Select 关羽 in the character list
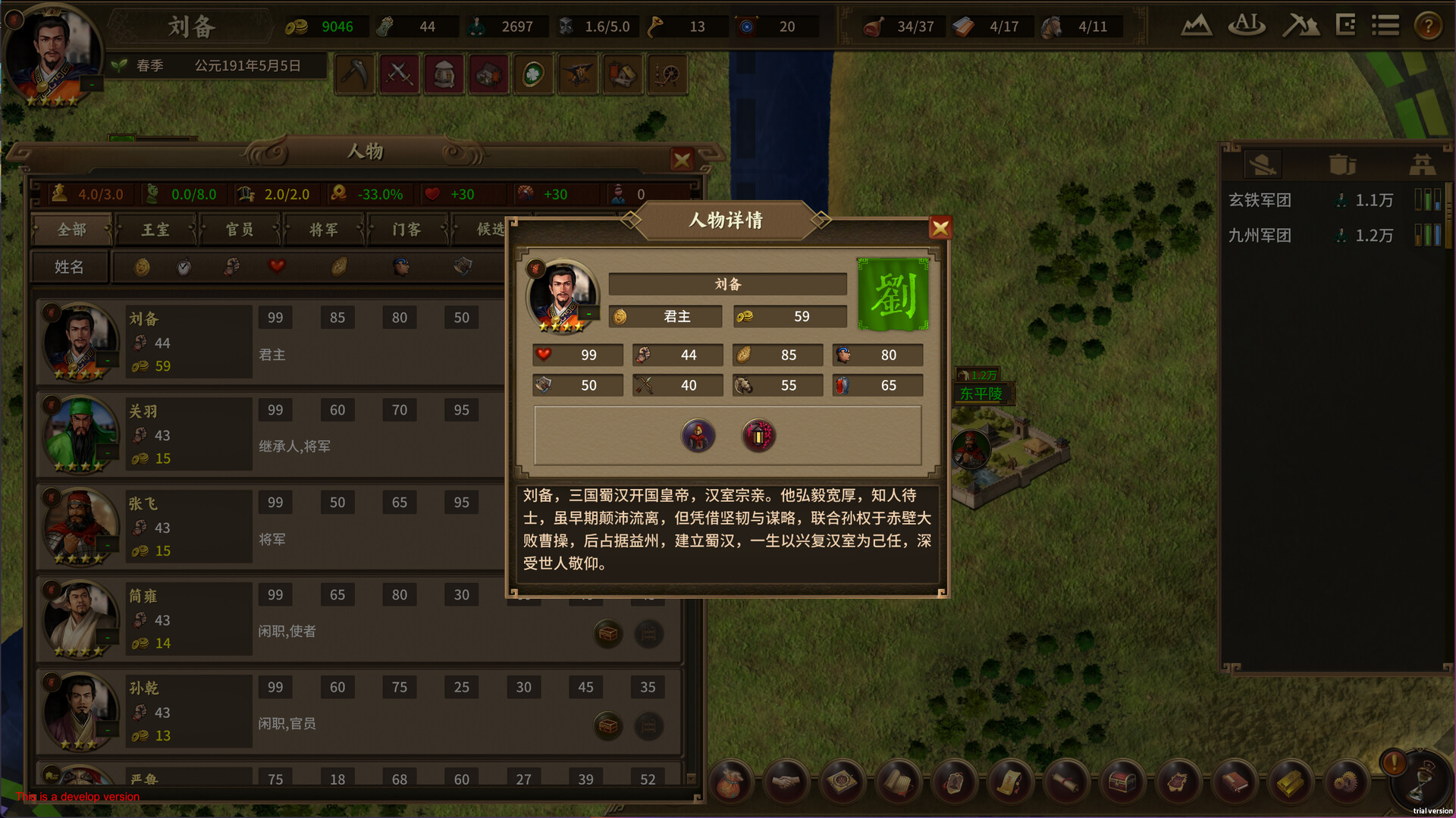Screen dimensions: 1456x818 [x=144, y=412]
